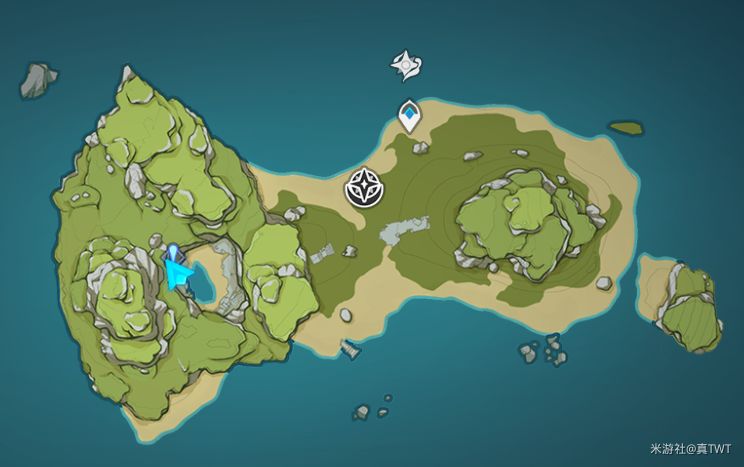The width and height of the screenshot is (744, 467).
Task: Open the black star domain marker
Action: point(361,187)
